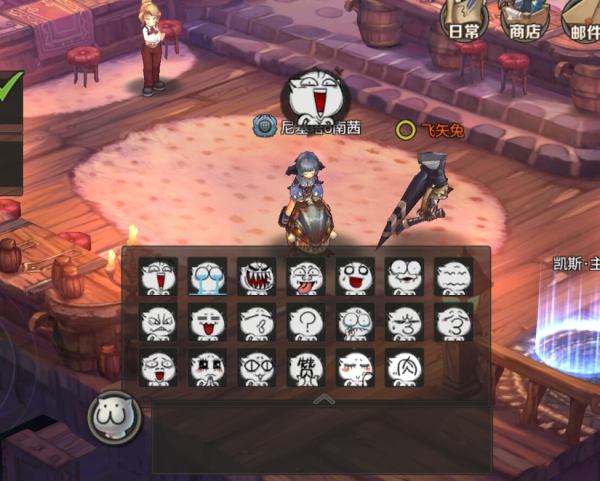Collapse the emoji panel arrow
This screenshot has height=481, width=600.
pos(323,398)
